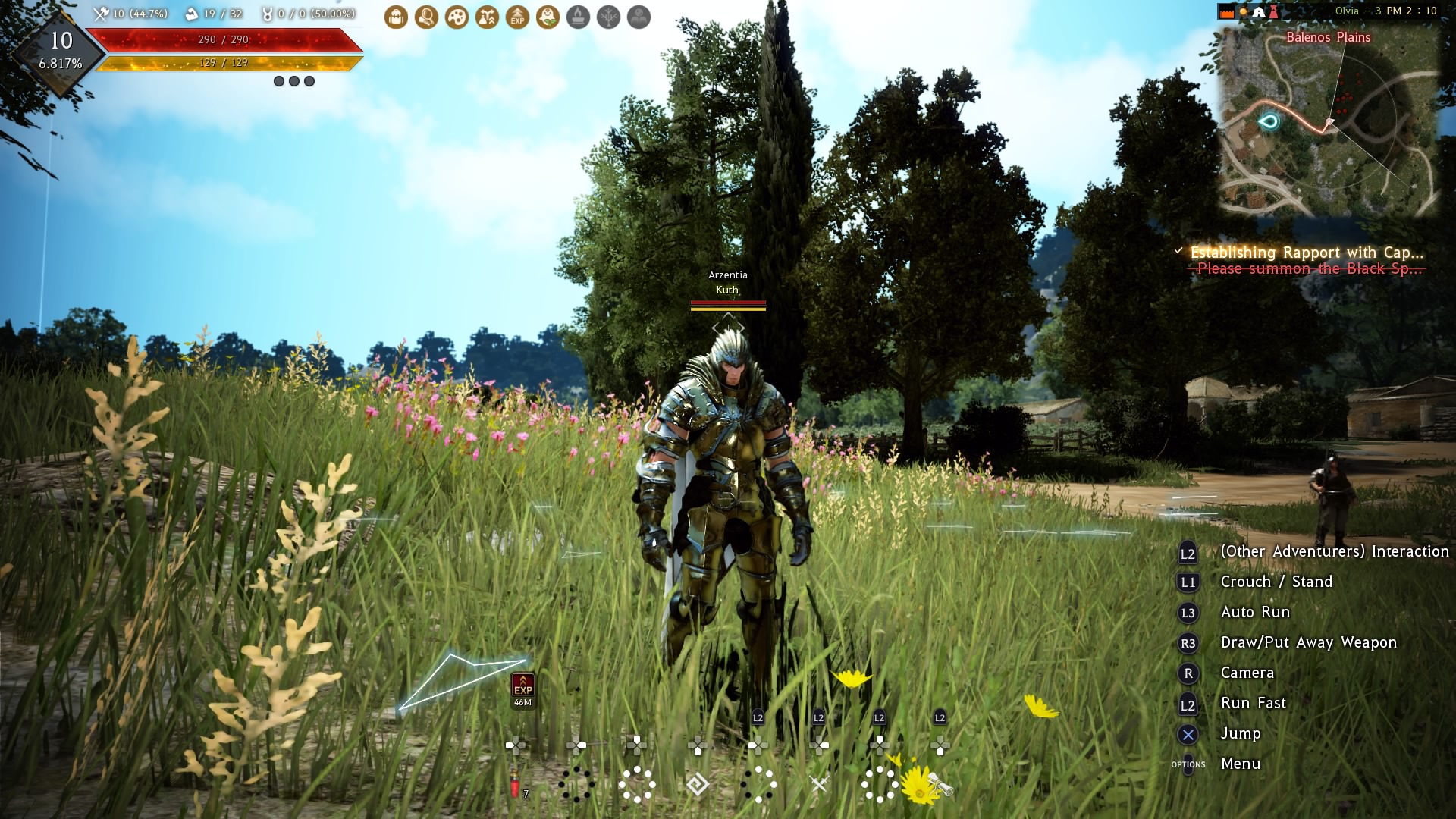Click the EXP boost event icon

click(517, 17)
